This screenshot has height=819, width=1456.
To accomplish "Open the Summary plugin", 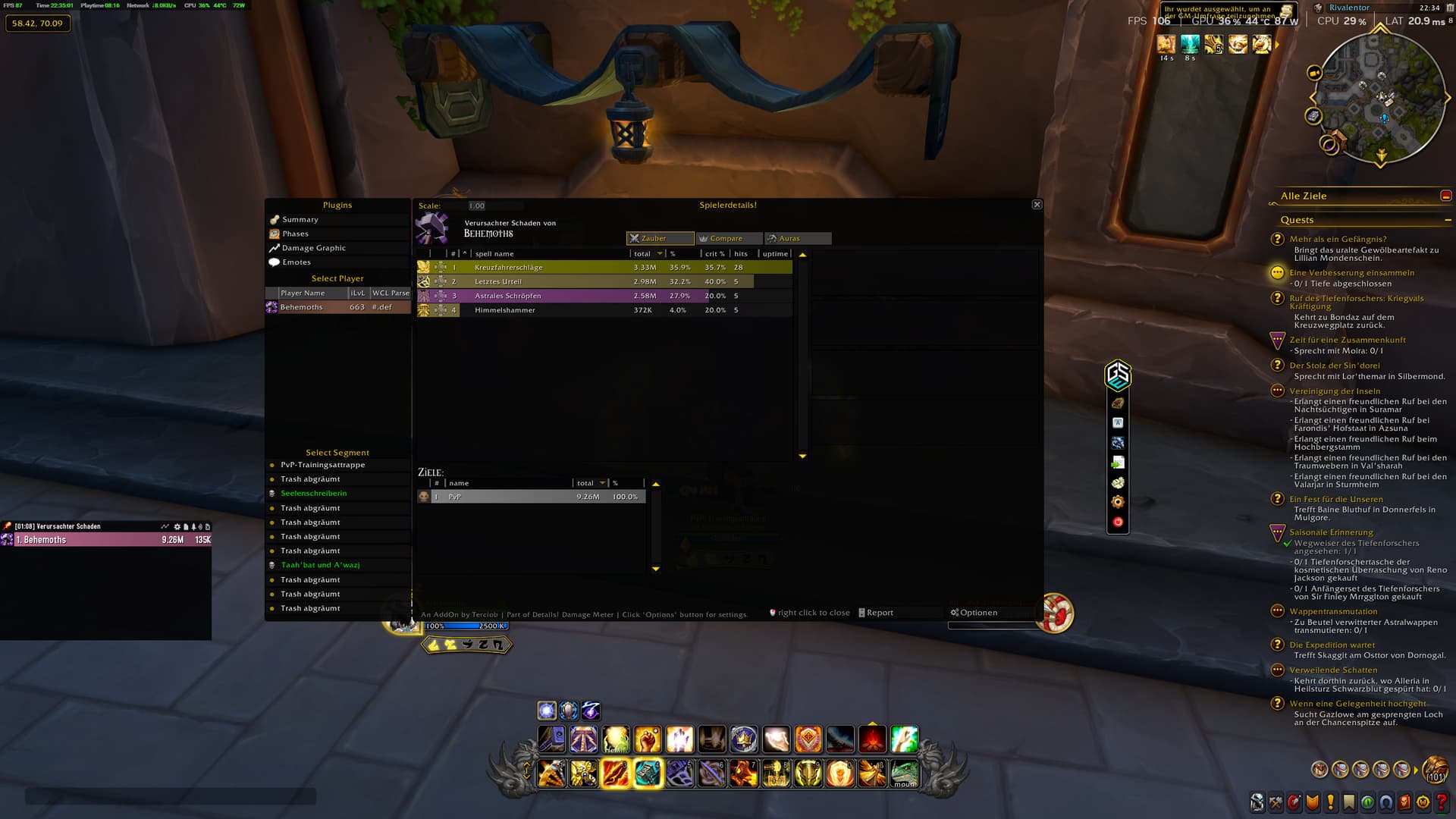I will [300, 220].
